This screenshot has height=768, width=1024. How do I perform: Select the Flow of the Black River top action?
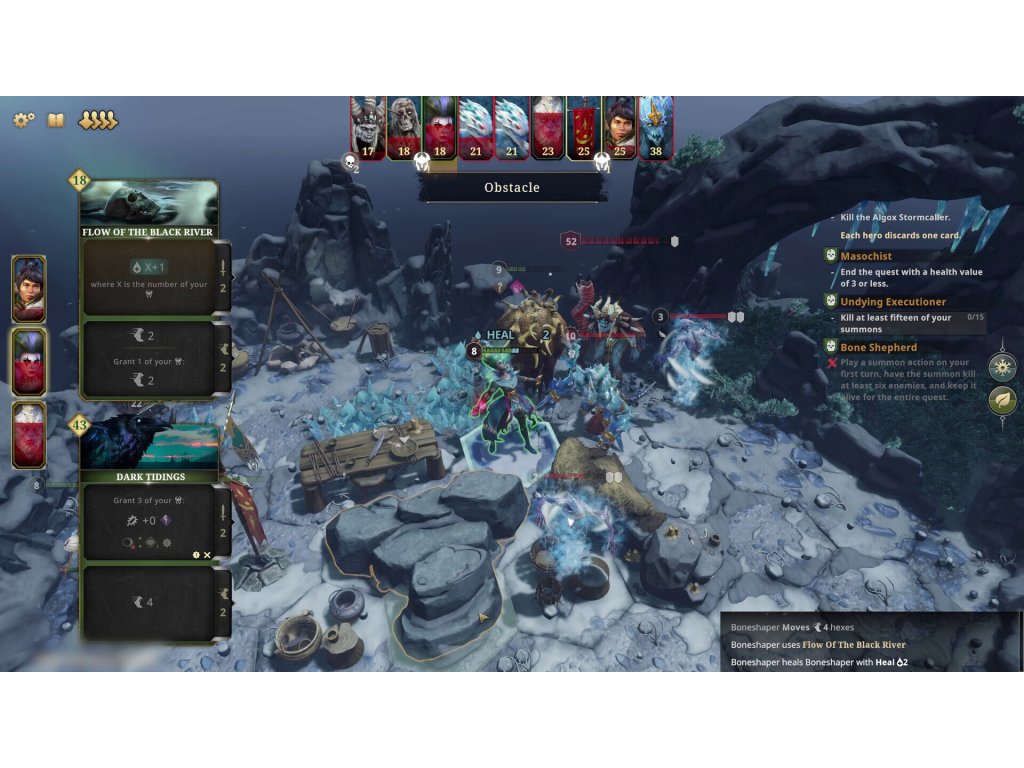point(150,277)
